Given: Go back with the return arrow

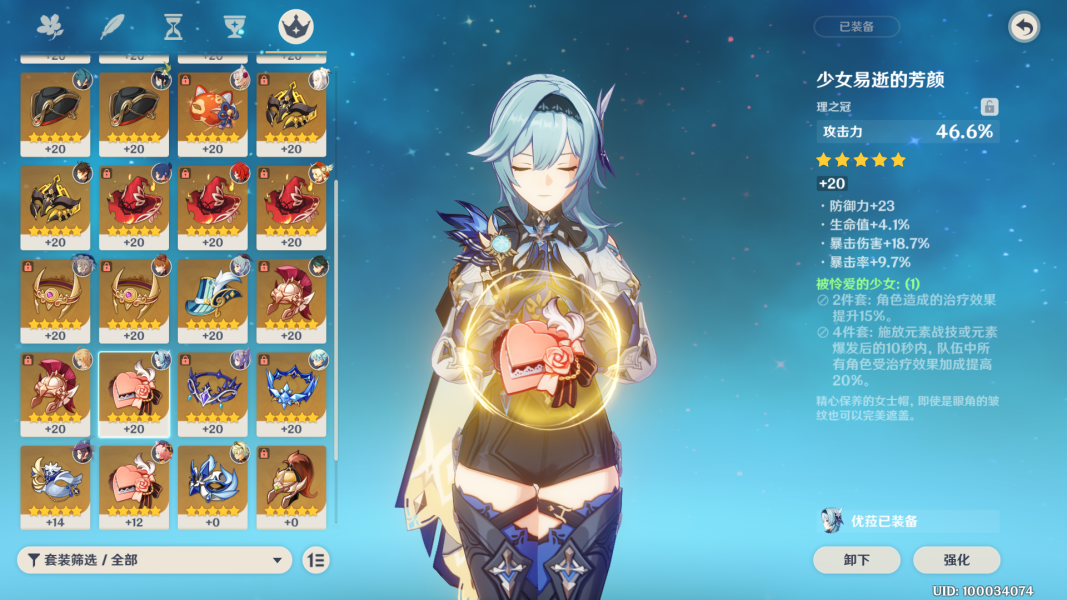Looking at the screenshot, I should click(1023, 27).
